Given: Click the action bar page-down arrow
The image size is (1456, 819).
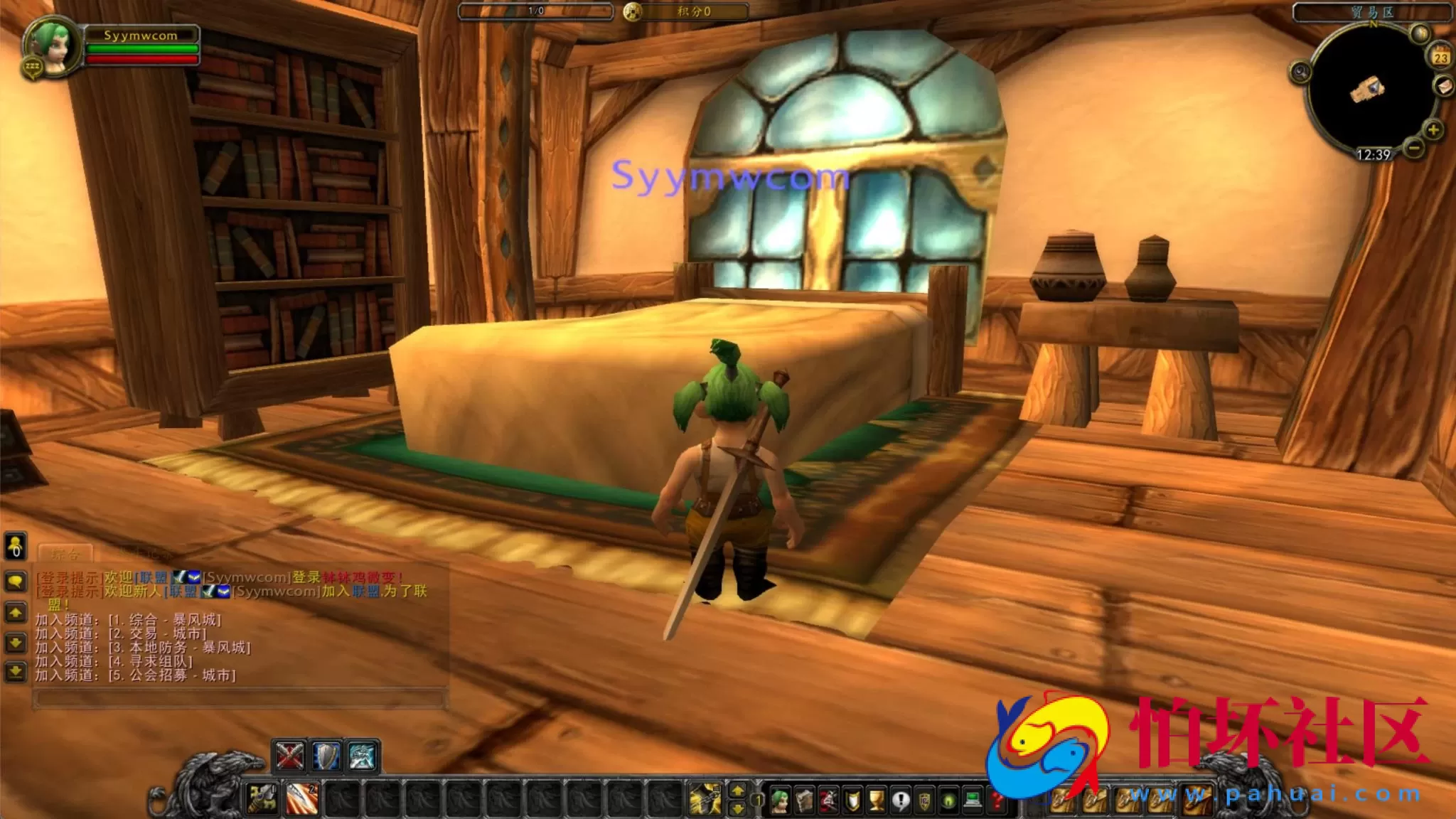Looking at the screenshot, I should click(737, 808).
